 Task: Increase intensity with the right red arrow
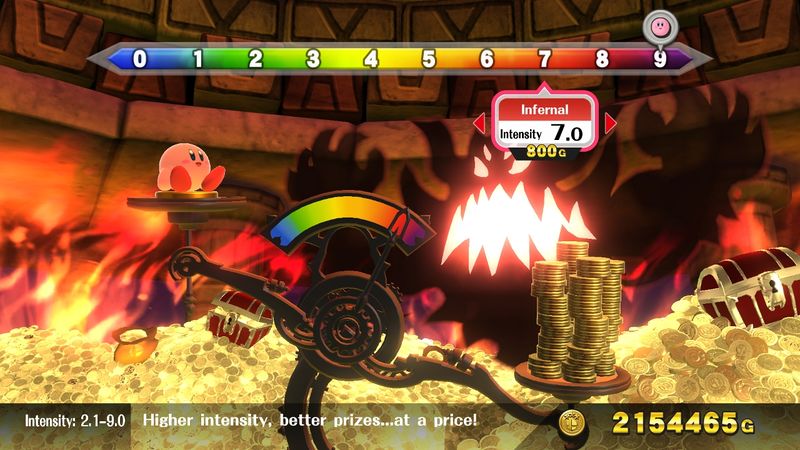click(x=611, y=125)
